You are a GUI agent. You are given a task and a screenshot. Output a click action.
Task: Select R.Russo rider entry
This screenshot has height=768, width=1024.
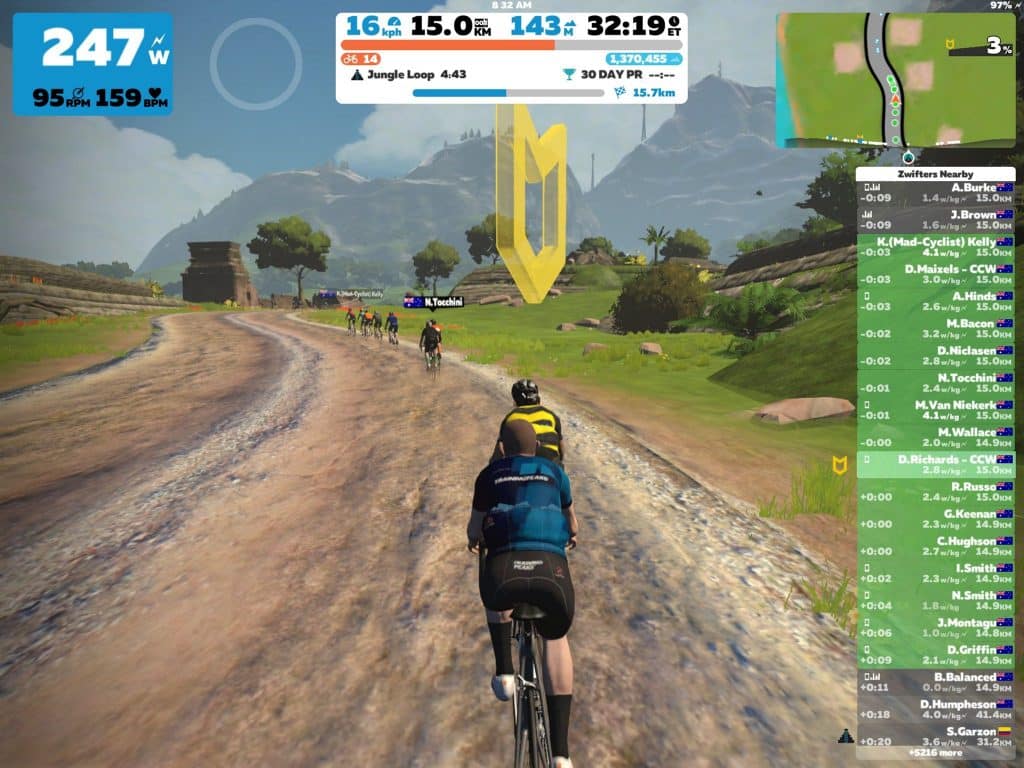pyautogui.click(x=936, y=492)
